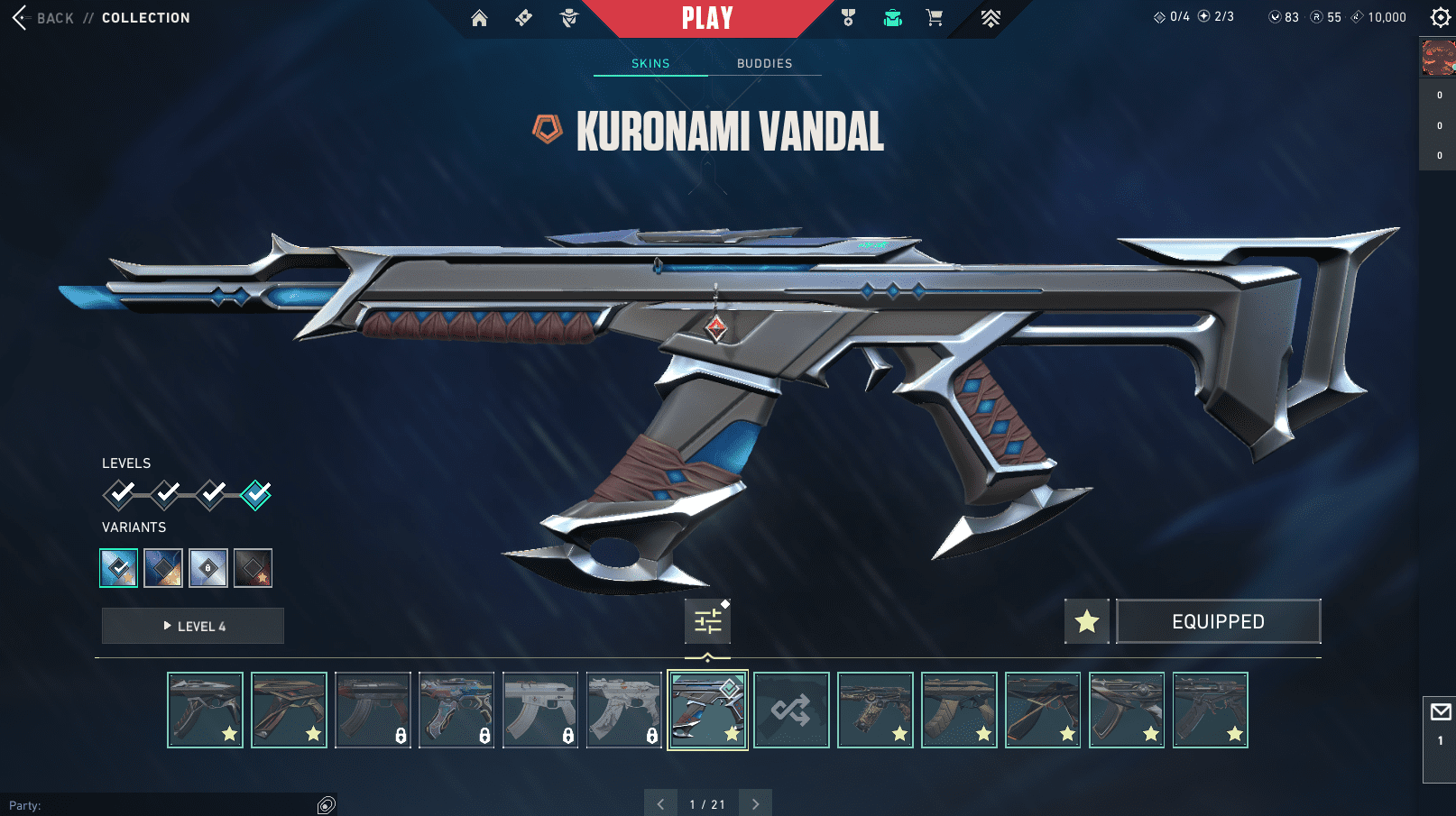Select the fourth skin level checkmark
1456x816 pixels.
pos(256,494)
